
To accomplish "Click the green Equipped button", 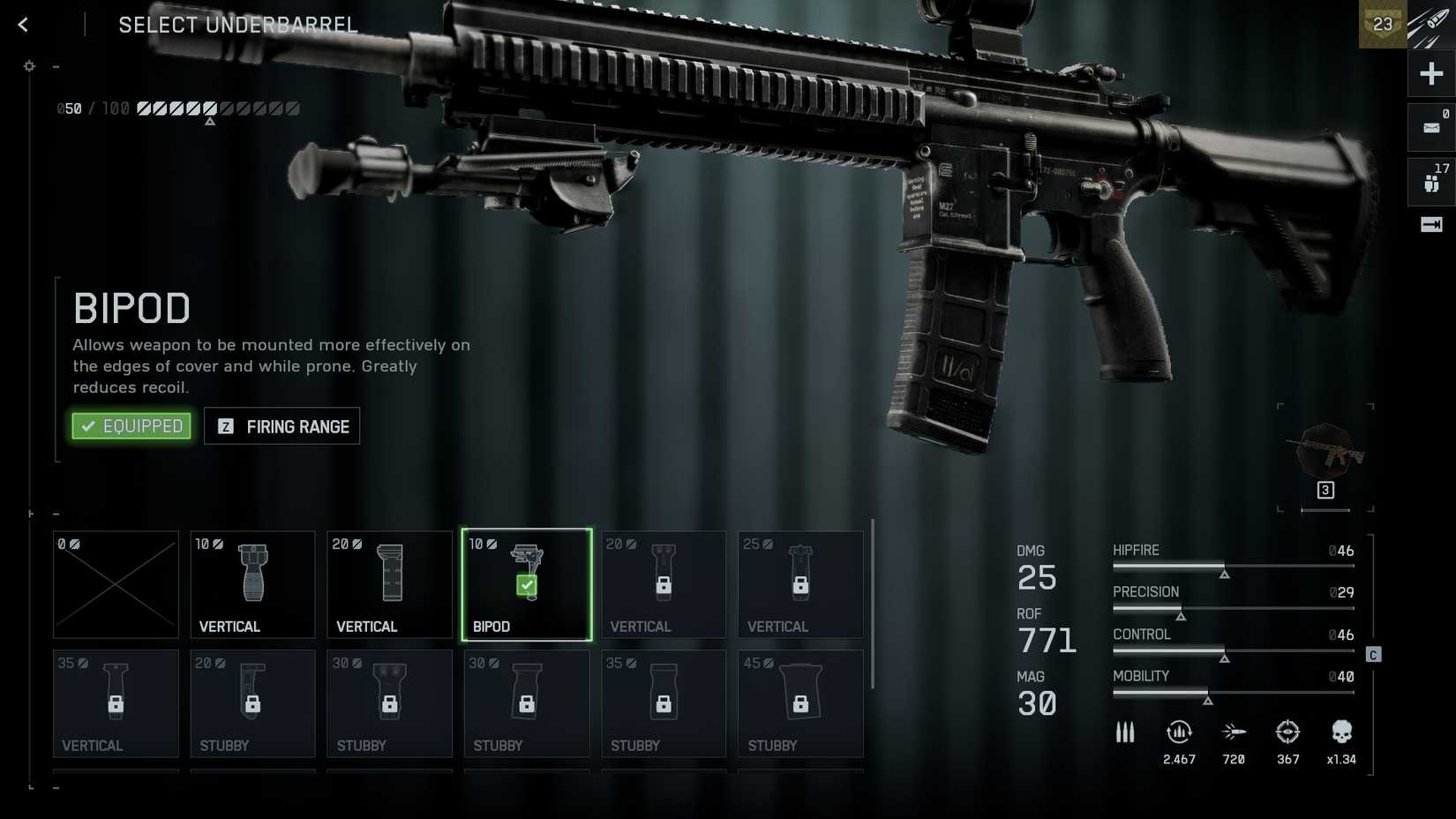I will pos(131,426).
